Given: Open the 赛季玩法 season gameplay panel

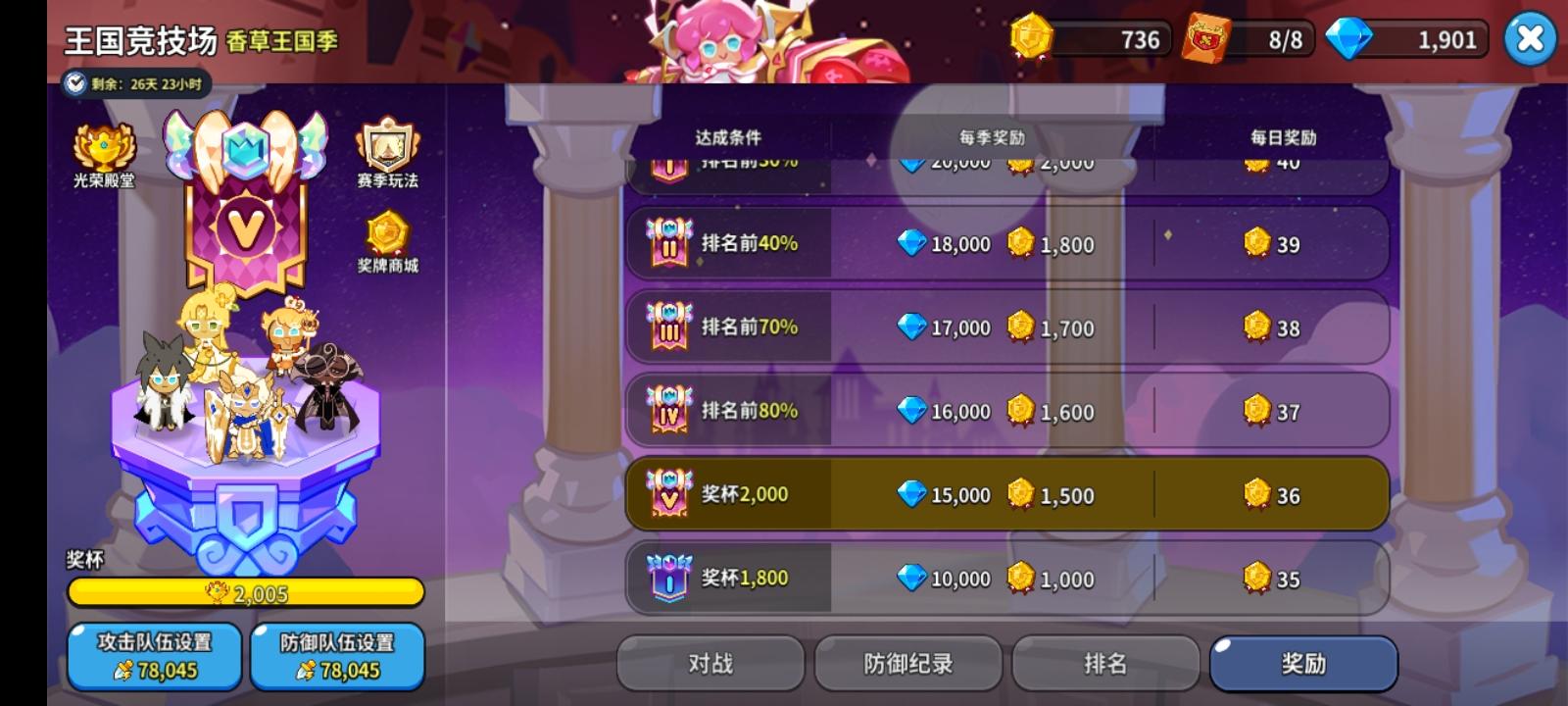Looking at the screenshot, I should tap(387, 145).
